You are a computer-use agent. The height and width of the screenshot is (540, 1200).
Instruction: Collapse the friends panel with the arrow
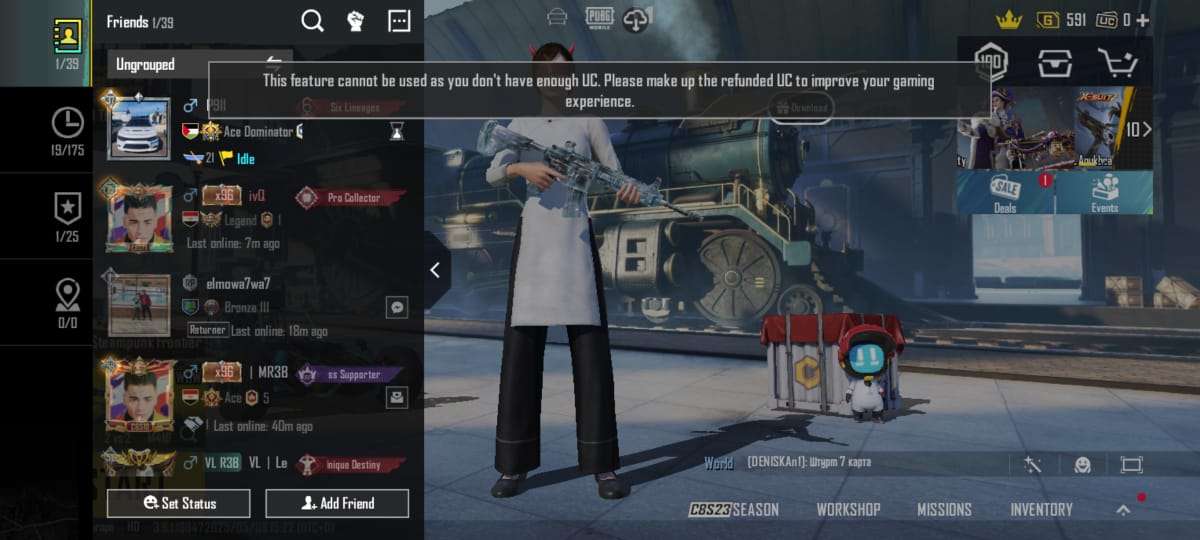[x=435, y=270]
